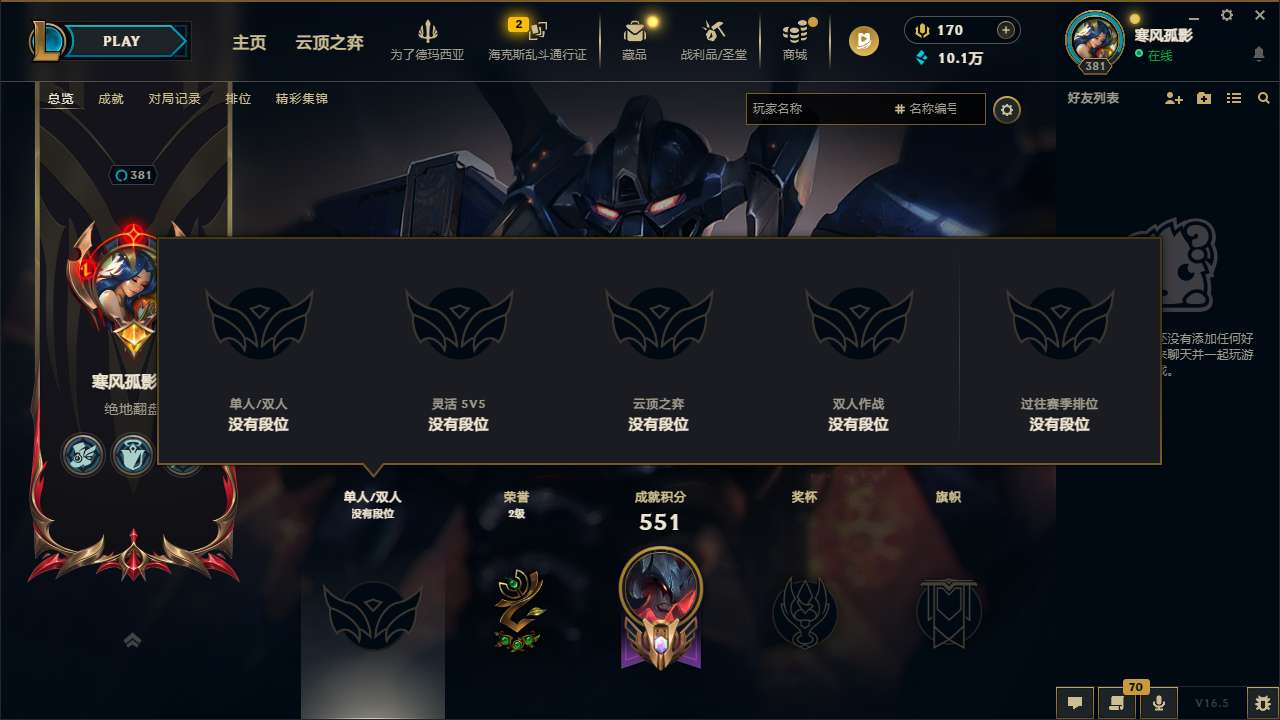
Task: Create a new friend group folder
Action: tap(1203, 98)
